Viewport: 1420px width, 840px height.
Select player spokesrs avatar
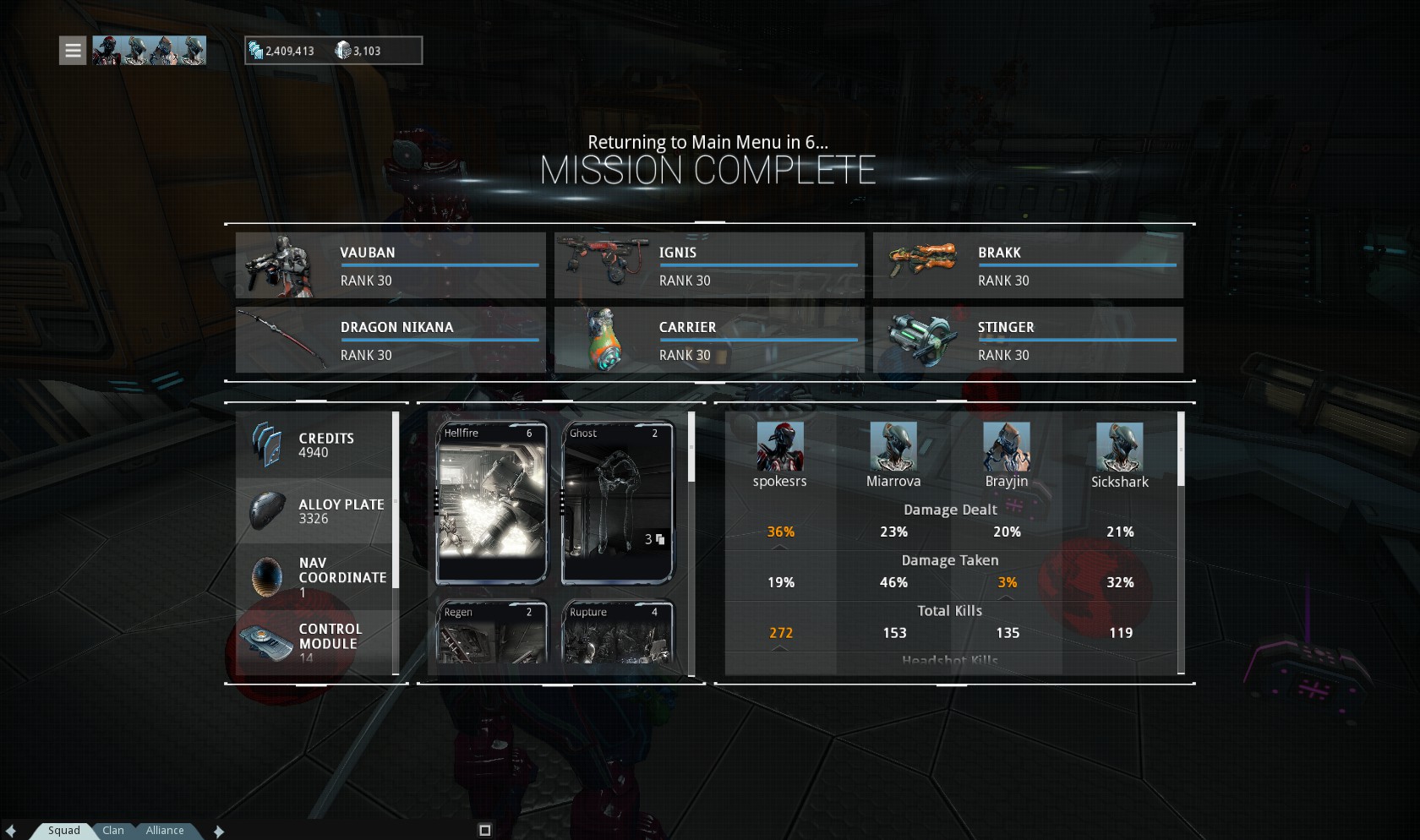click(780, 446)
